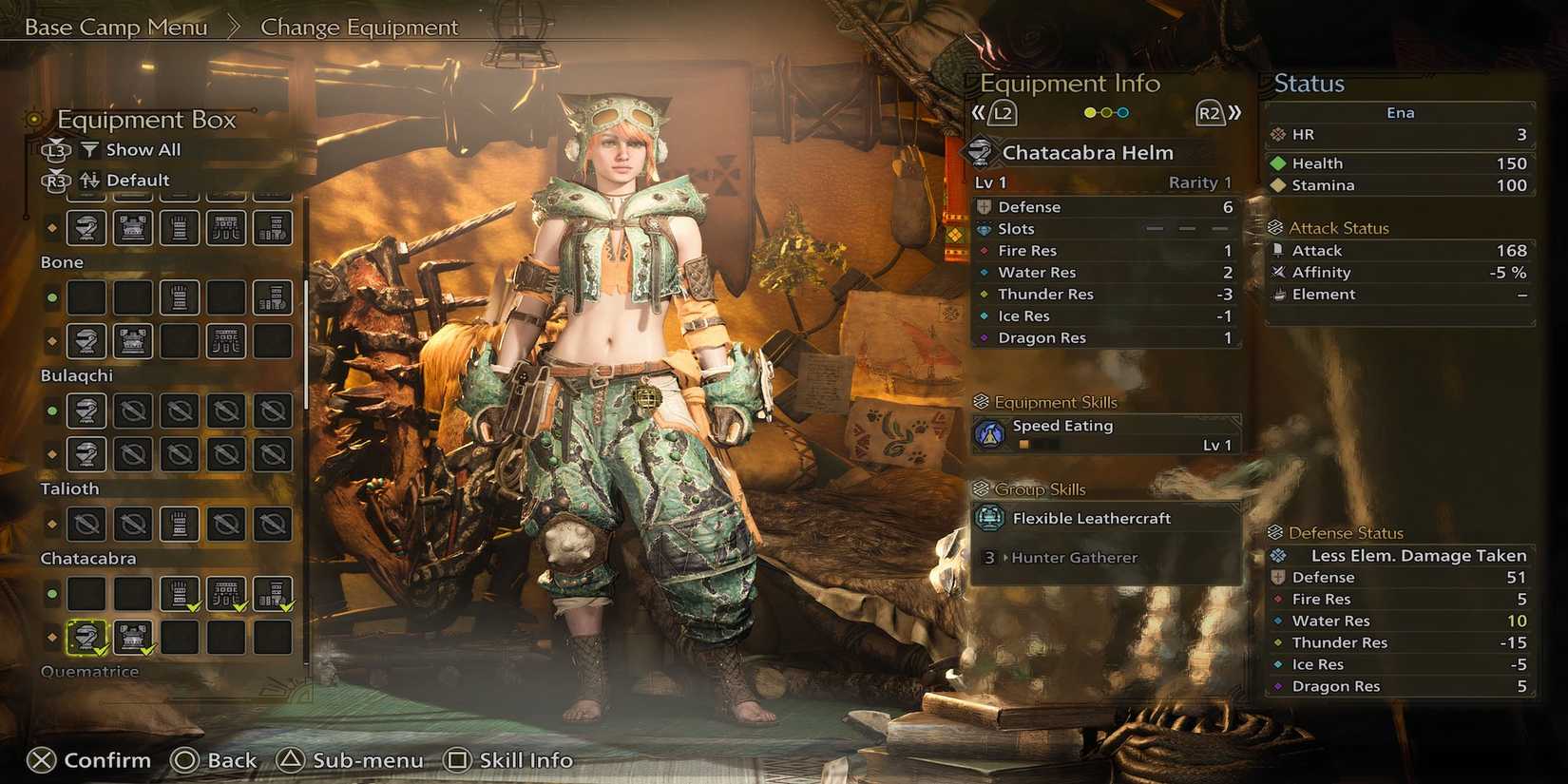Click the green indicator dot beside Bone armor row

coord(52,297)
